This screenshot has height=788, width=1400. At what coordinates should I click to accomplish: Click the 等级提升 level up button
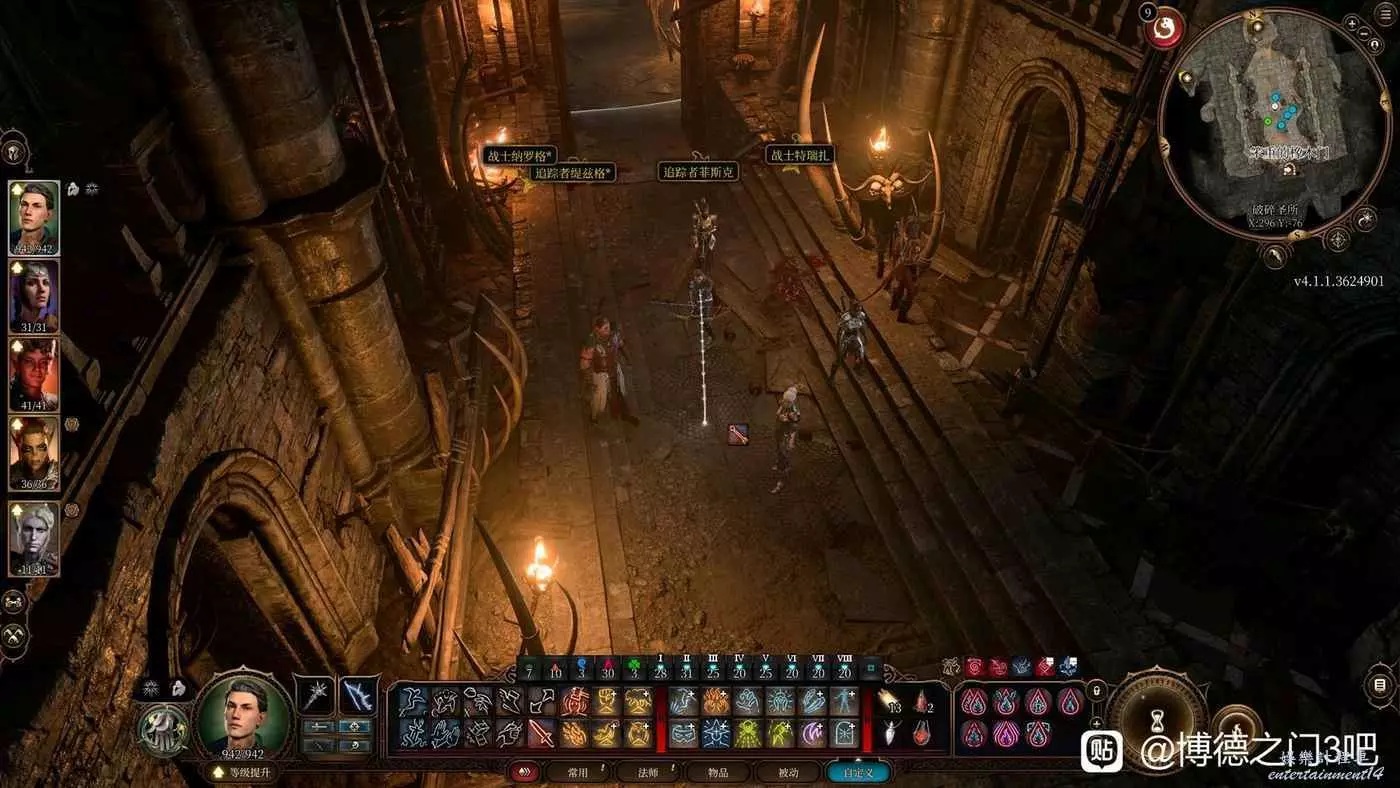(243, 772)
